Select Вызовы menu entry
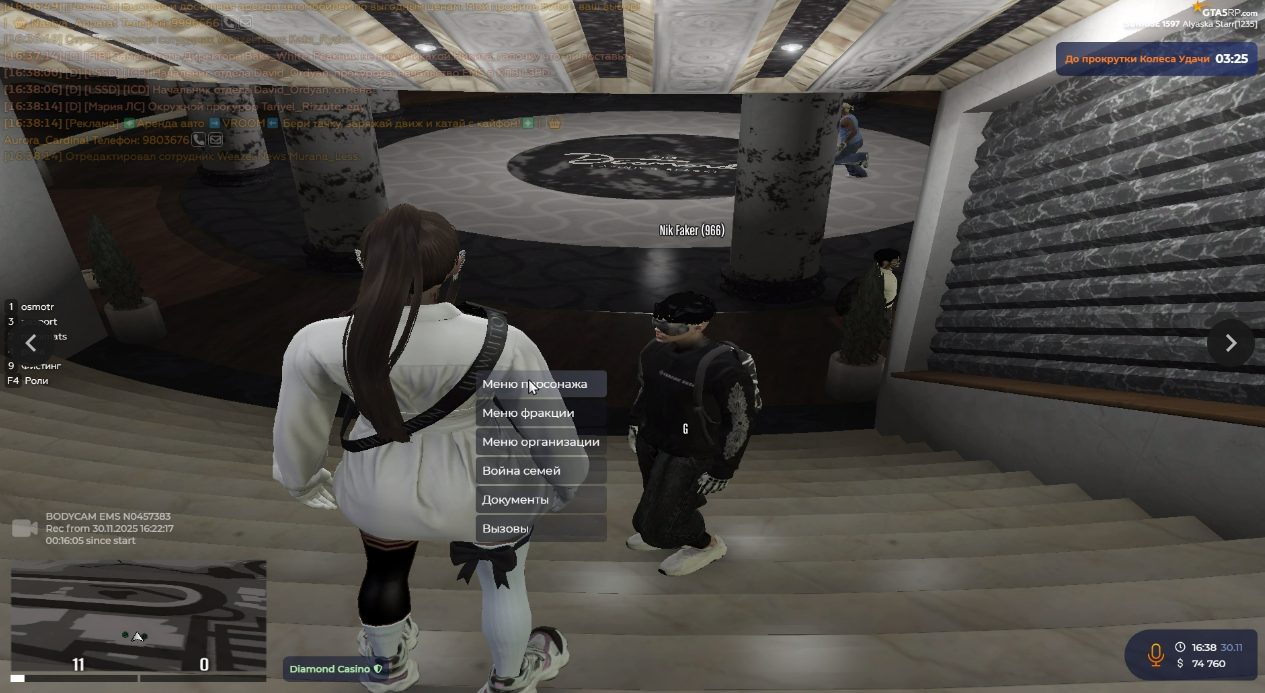 (x=540, y=529)
